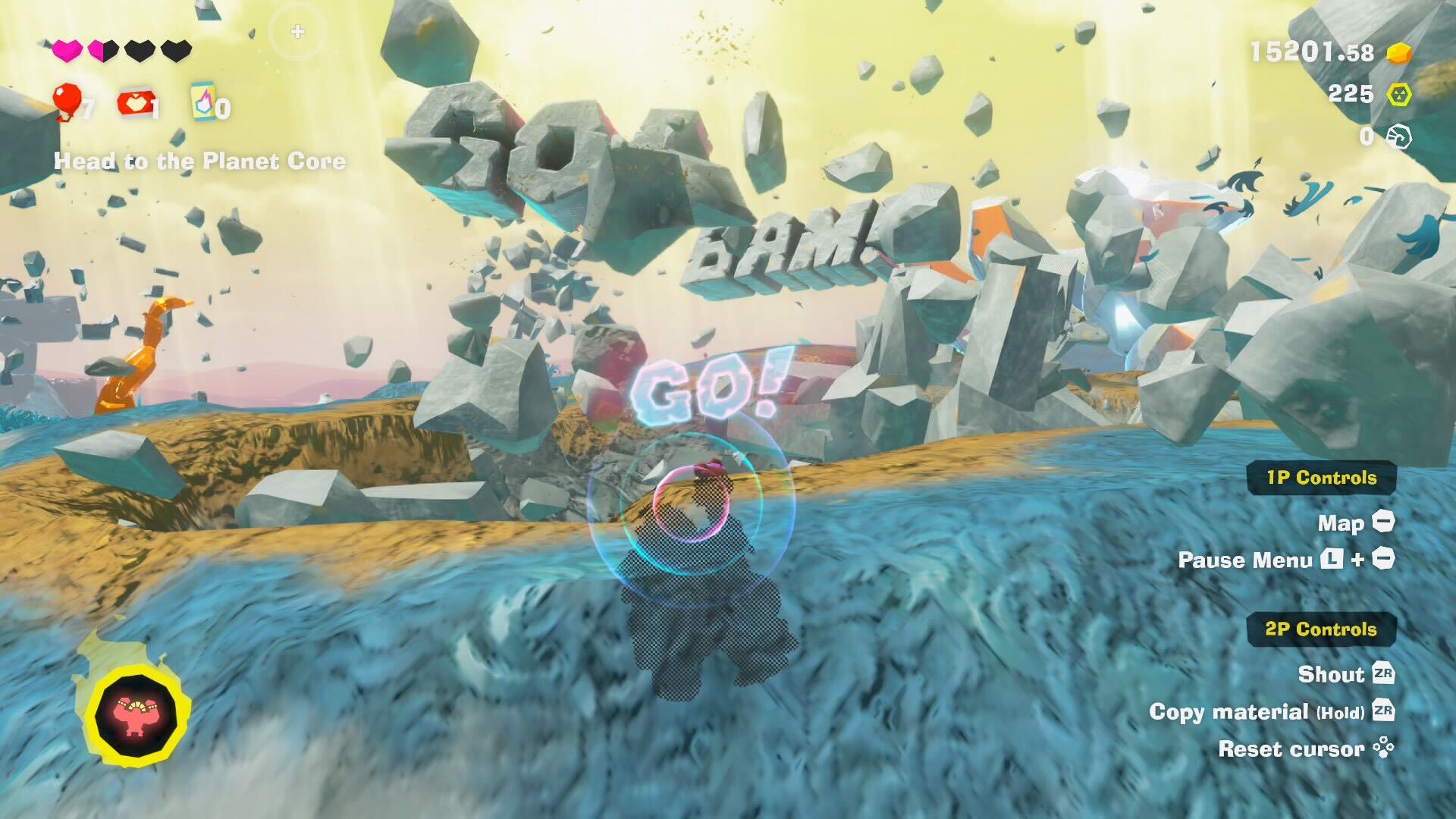The image size is (1456, 819).
Task: Open the 1P Controls panel header
Action: pos(1321,478)
